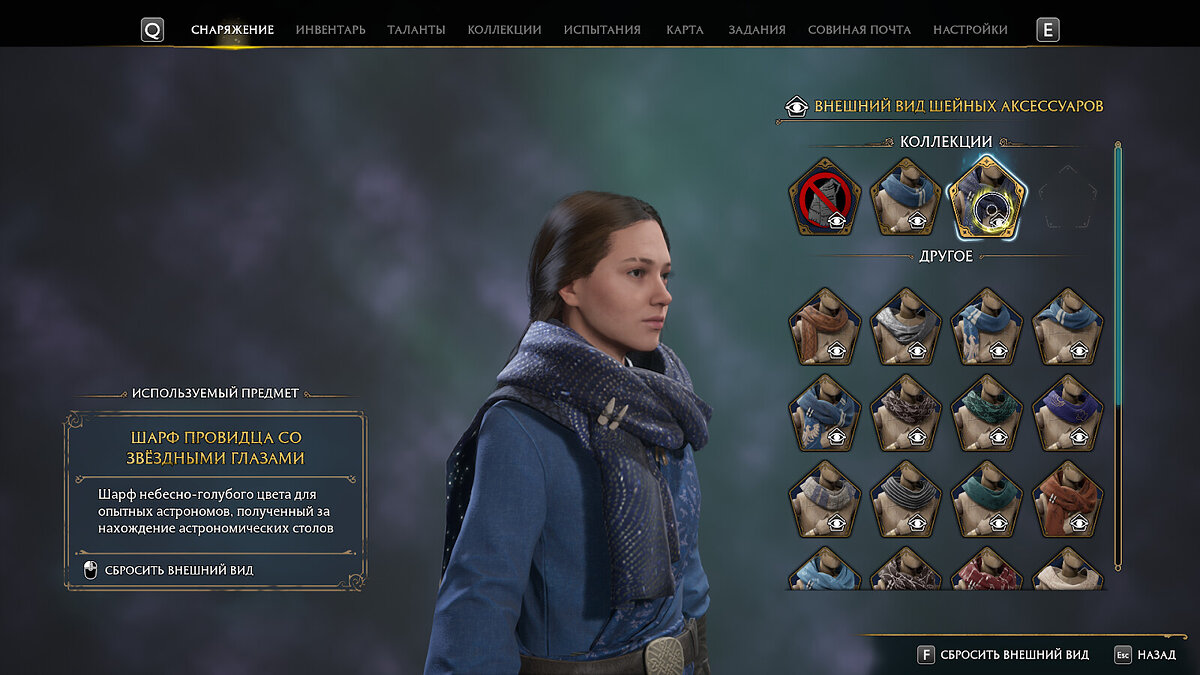This screenshot has width=1200, height=675.
Task: Open the Испытания tab
Action: coord(602,30)
